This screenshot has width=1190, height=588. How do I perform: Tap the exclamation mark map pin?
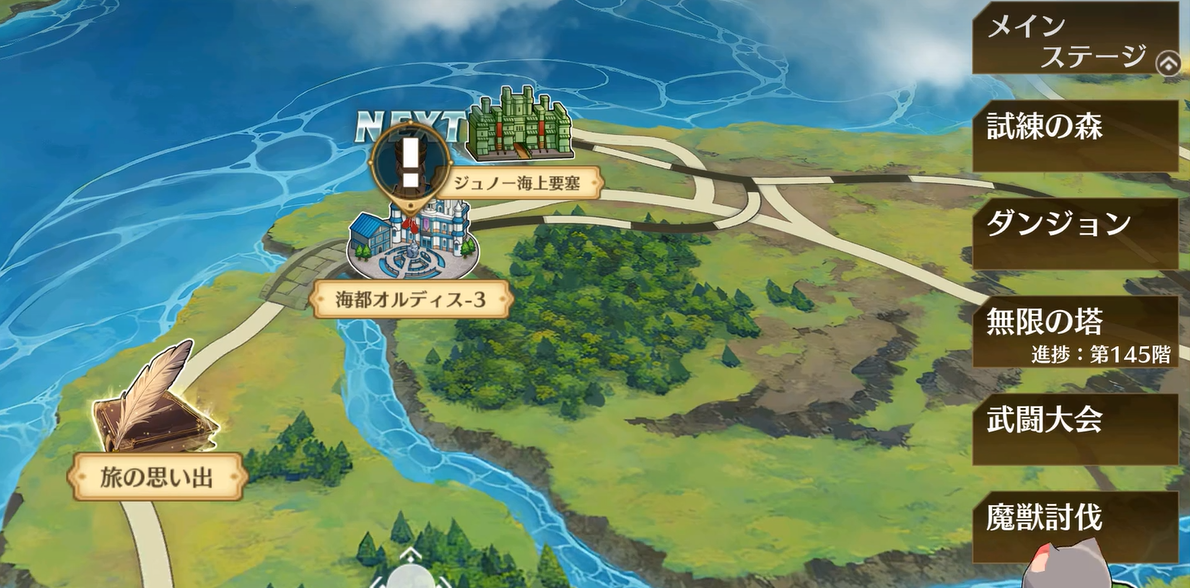[410, 165]
